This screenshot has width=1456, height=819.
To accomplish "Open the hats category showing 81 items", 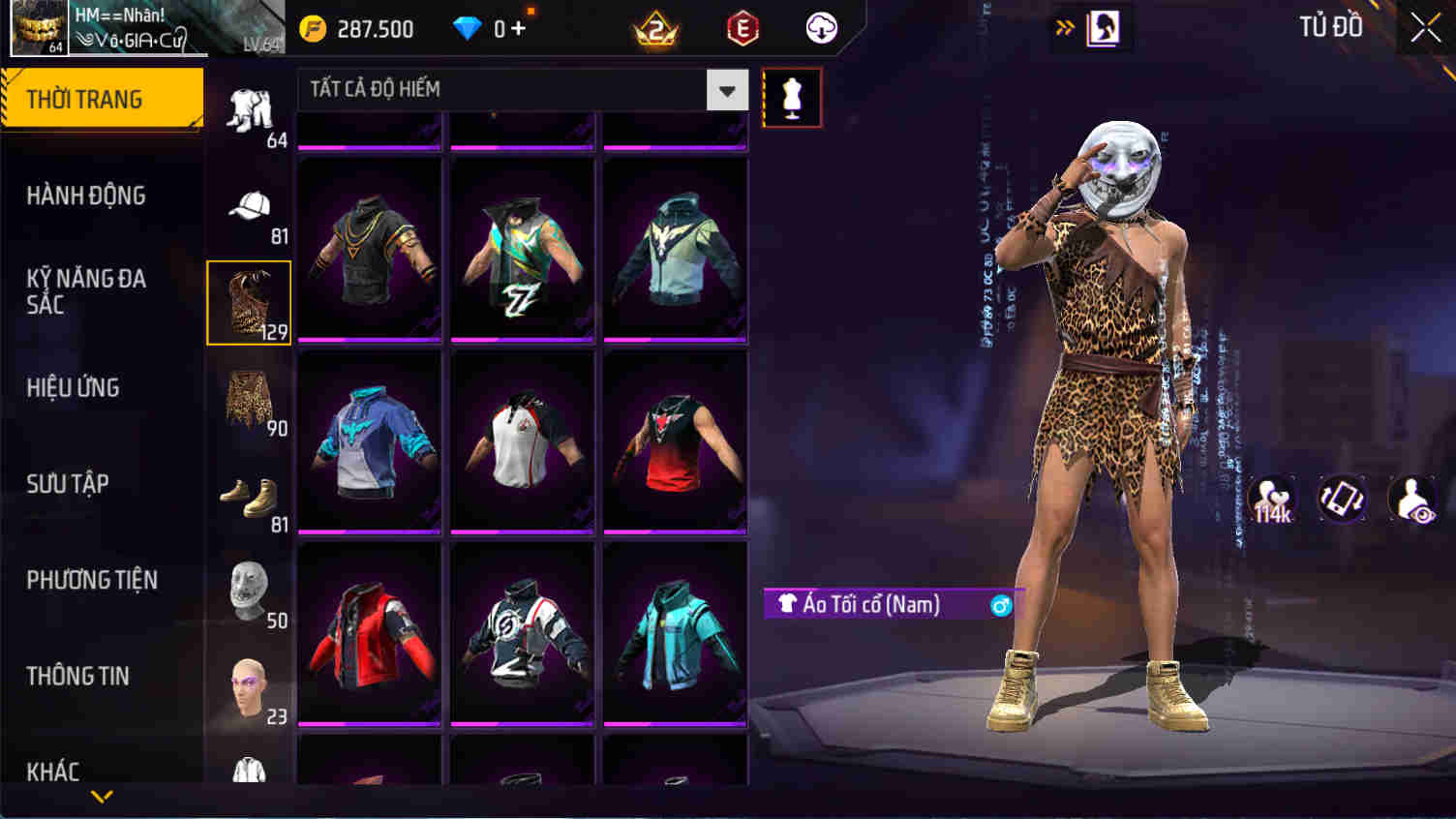I will point(249,205).
